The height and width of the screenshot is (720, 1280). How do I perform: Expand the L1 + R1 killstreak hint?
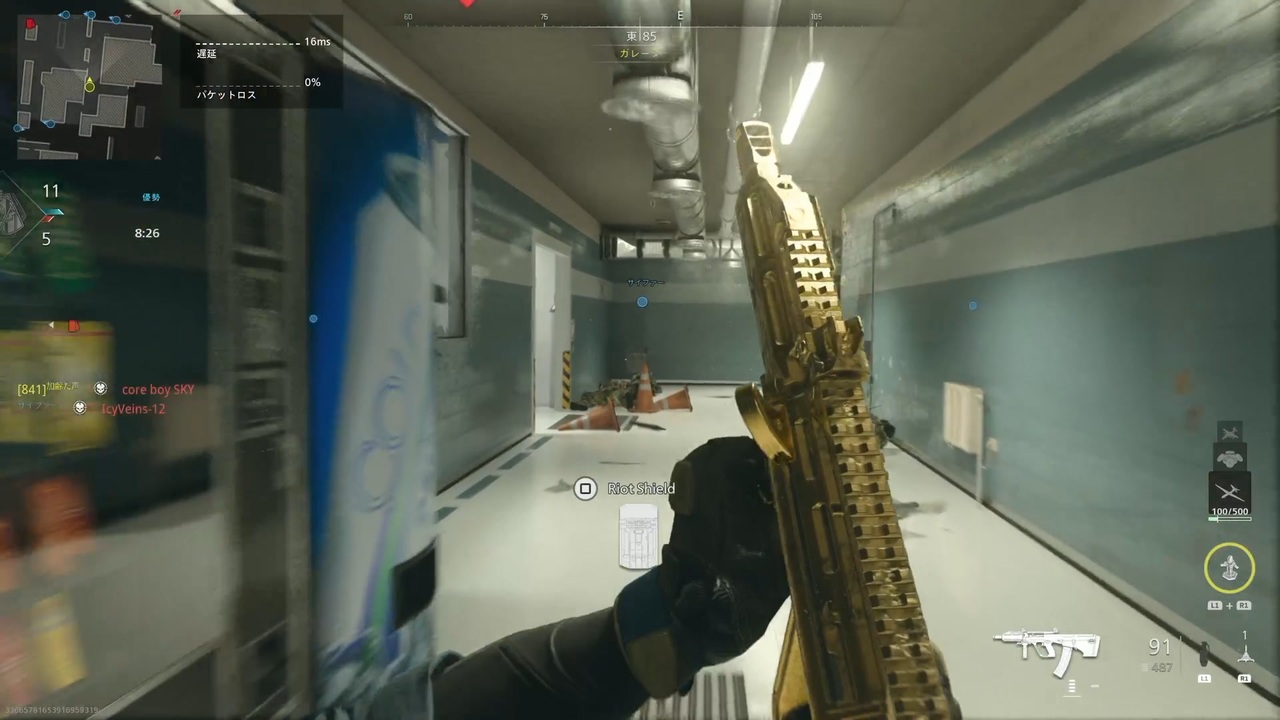pos(1230,605)
